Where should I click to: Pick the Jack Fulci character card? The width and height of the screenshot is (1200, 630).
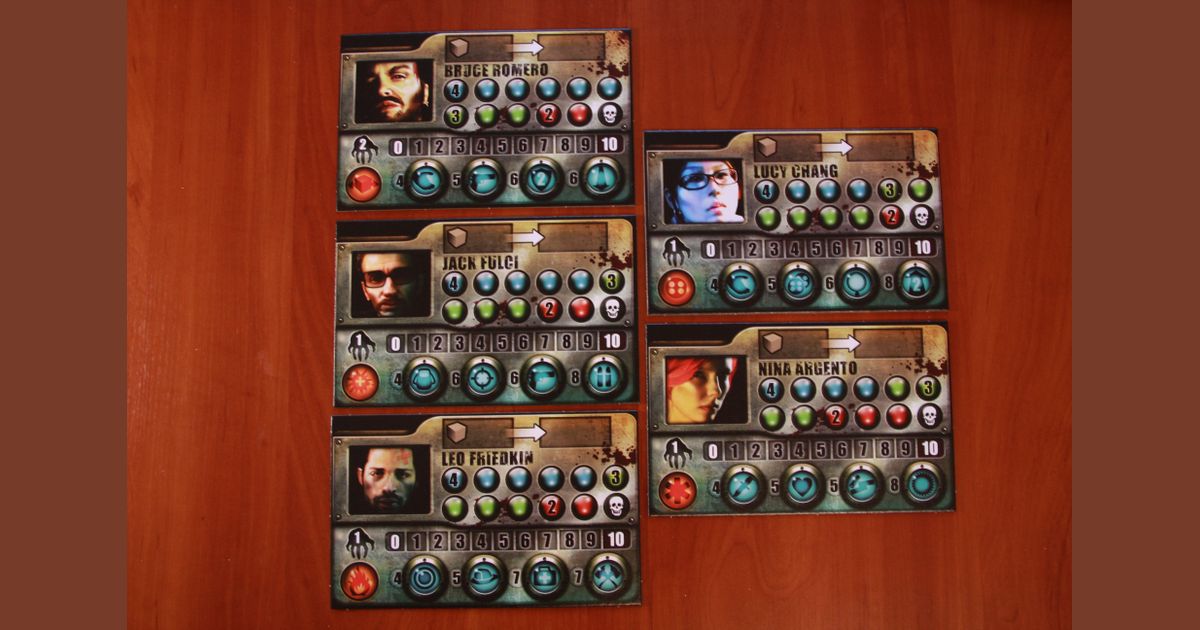(485, 312)
